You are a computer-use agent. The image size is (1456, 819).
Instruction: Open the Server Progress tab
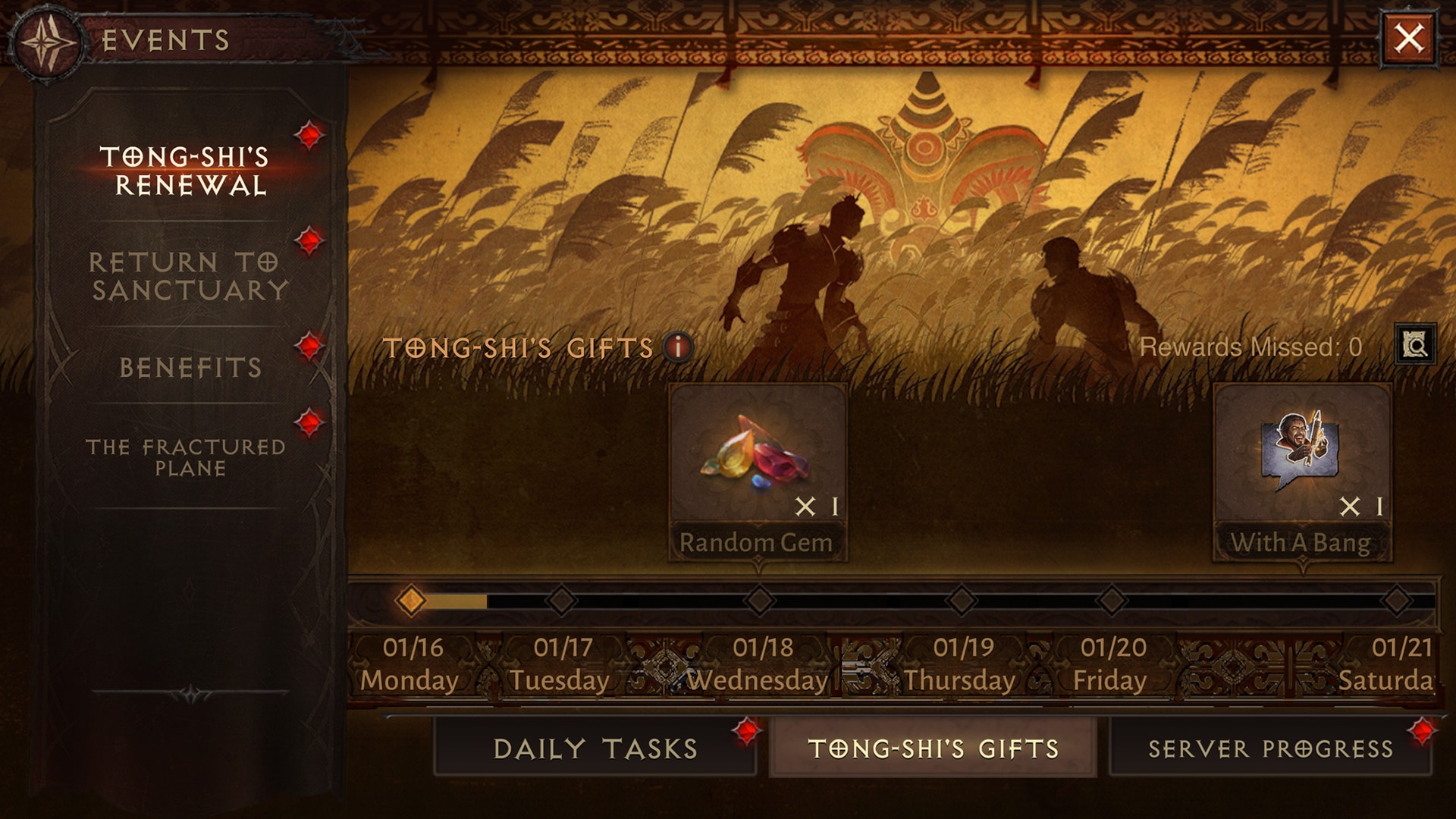tap(1270, 748)
